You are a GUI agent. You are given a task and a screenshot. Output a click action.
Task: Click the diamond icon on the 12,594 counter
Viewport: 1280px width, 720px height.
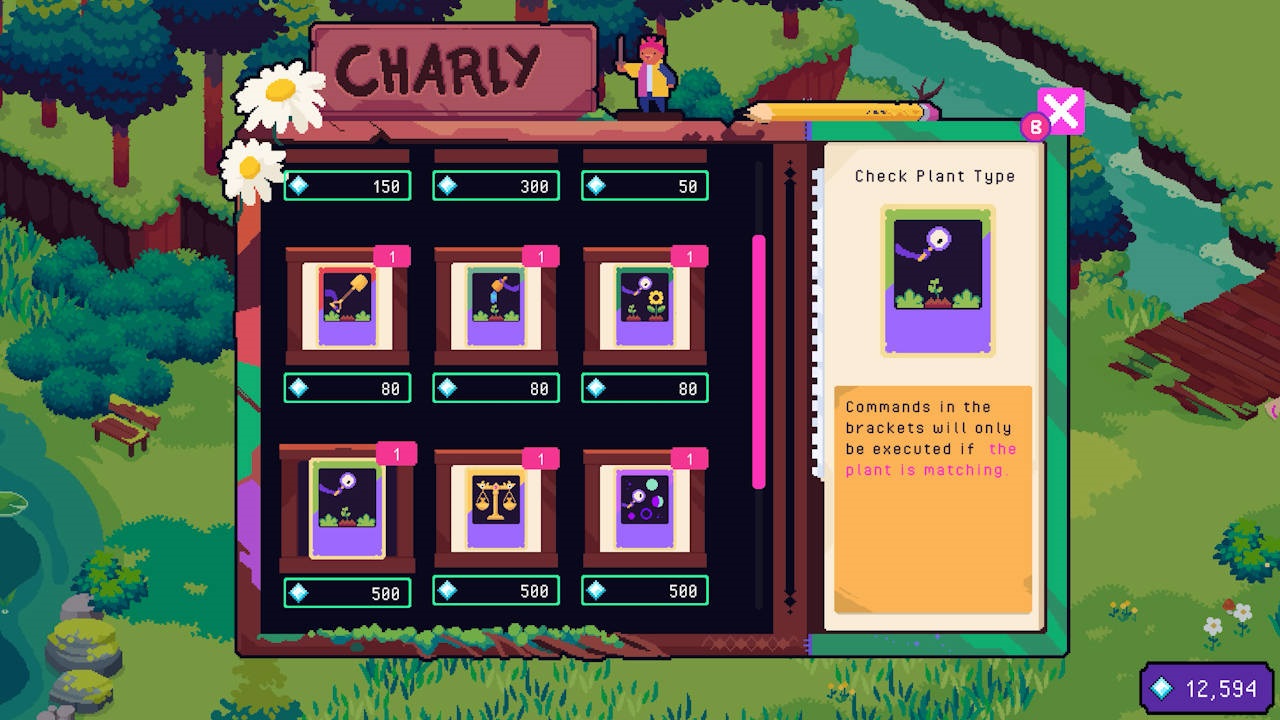click(1160, 688)
